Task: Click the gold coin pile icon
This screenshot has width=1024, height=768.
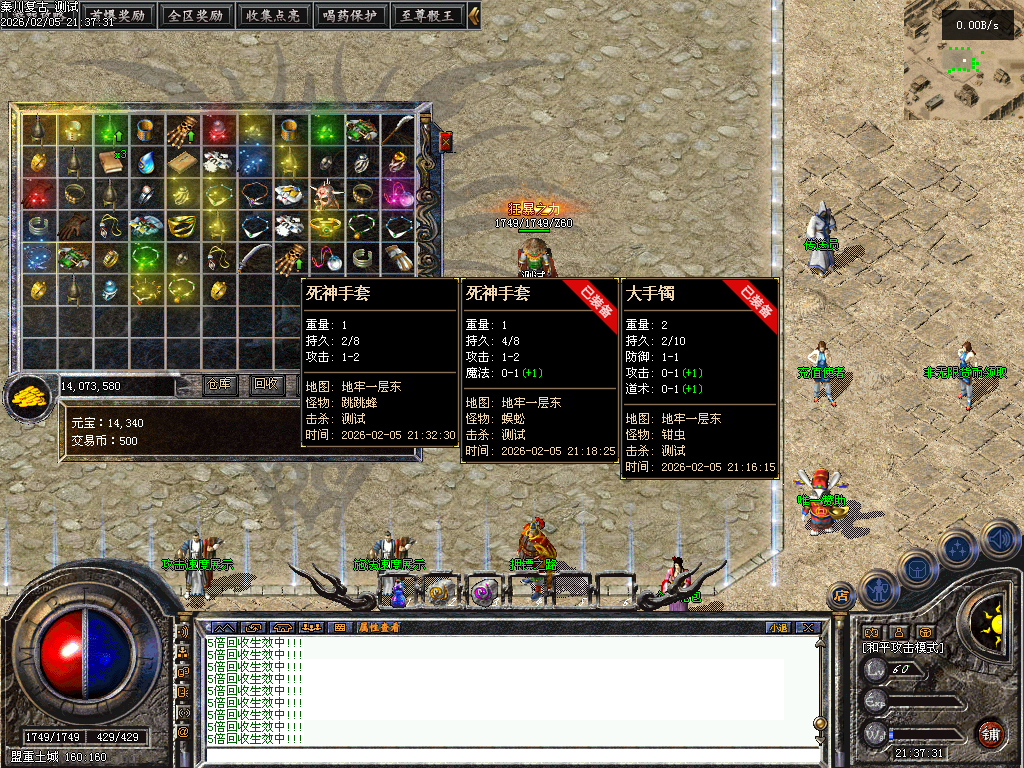Action: (31, 395)
